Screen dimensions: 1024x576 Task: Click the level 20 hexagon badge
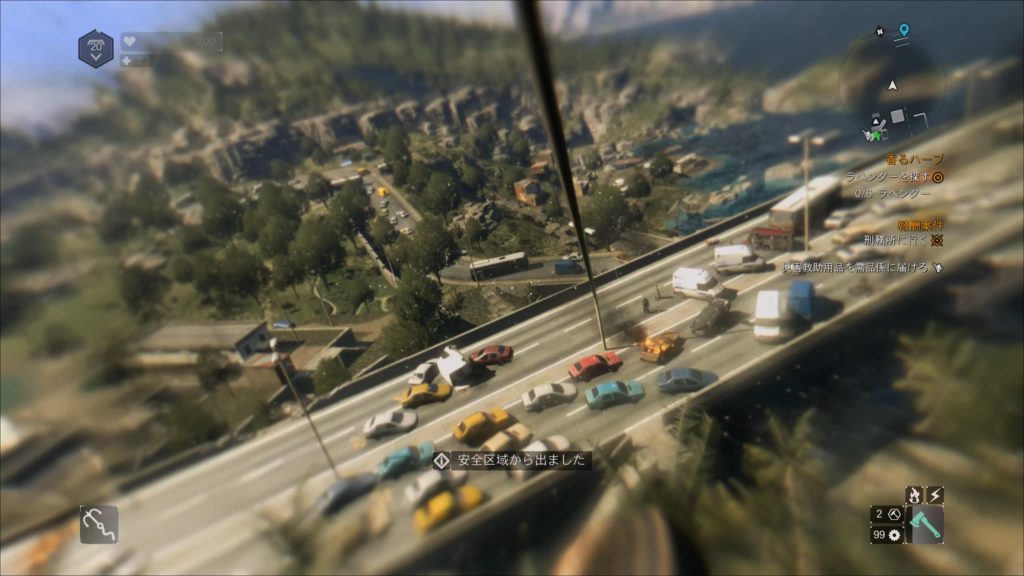[96, 48]
